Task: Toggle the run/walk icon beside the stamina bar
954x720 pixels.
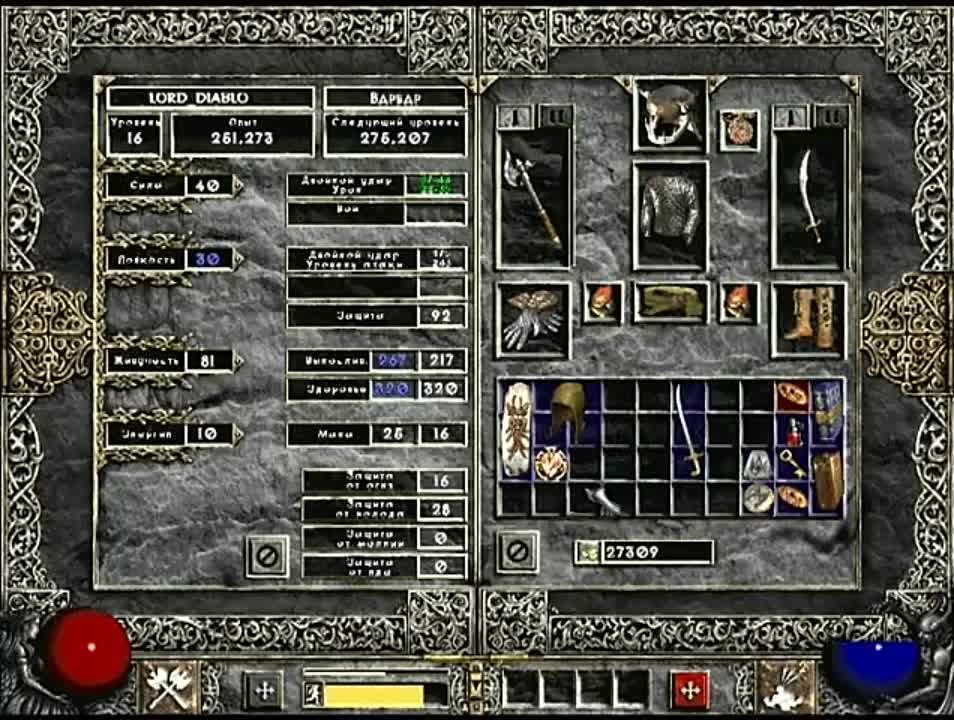Action: click(x=311, y=692)
